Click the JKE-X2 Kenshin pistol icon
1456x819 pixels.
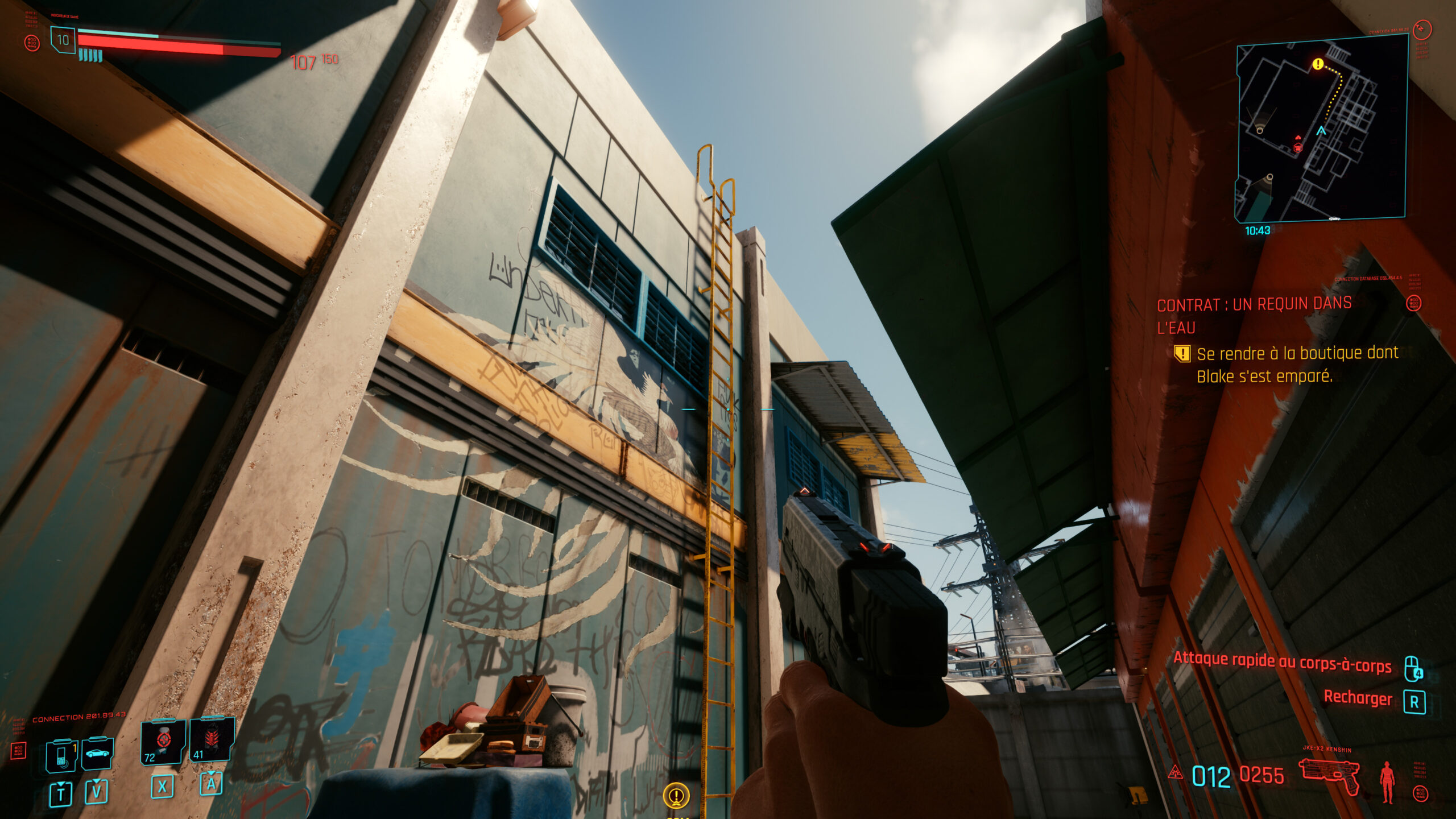(x=1329, y=776)
